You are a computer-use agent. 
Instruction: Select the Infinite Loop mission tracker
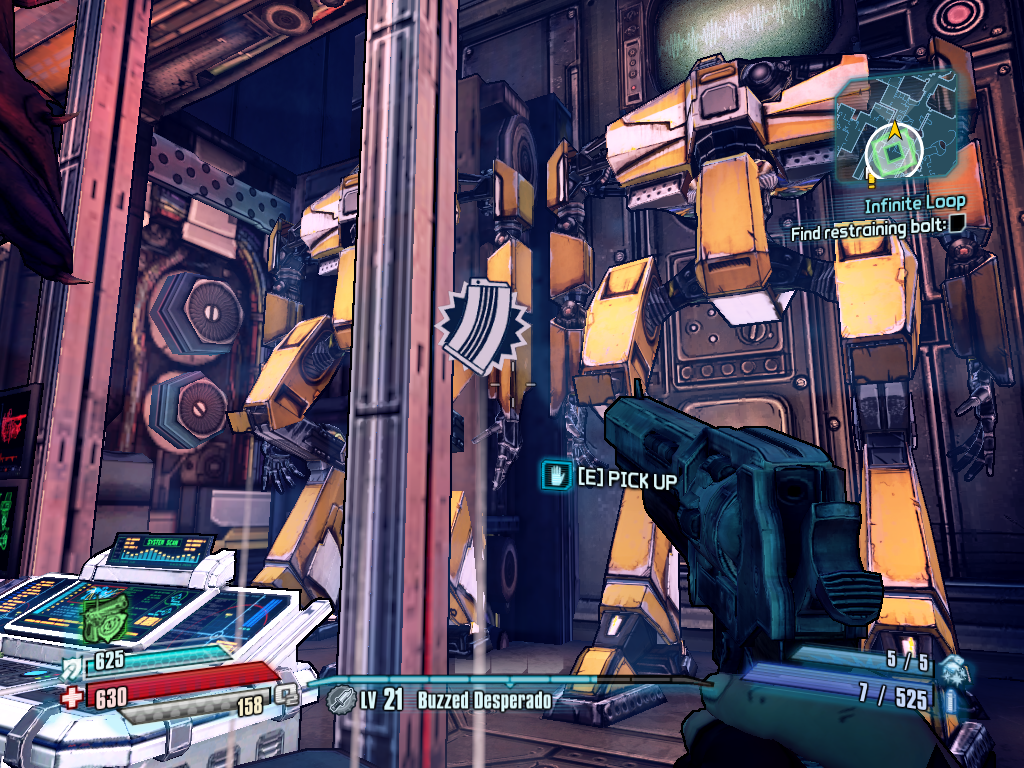pyautogui.click(x=914, y=204)
